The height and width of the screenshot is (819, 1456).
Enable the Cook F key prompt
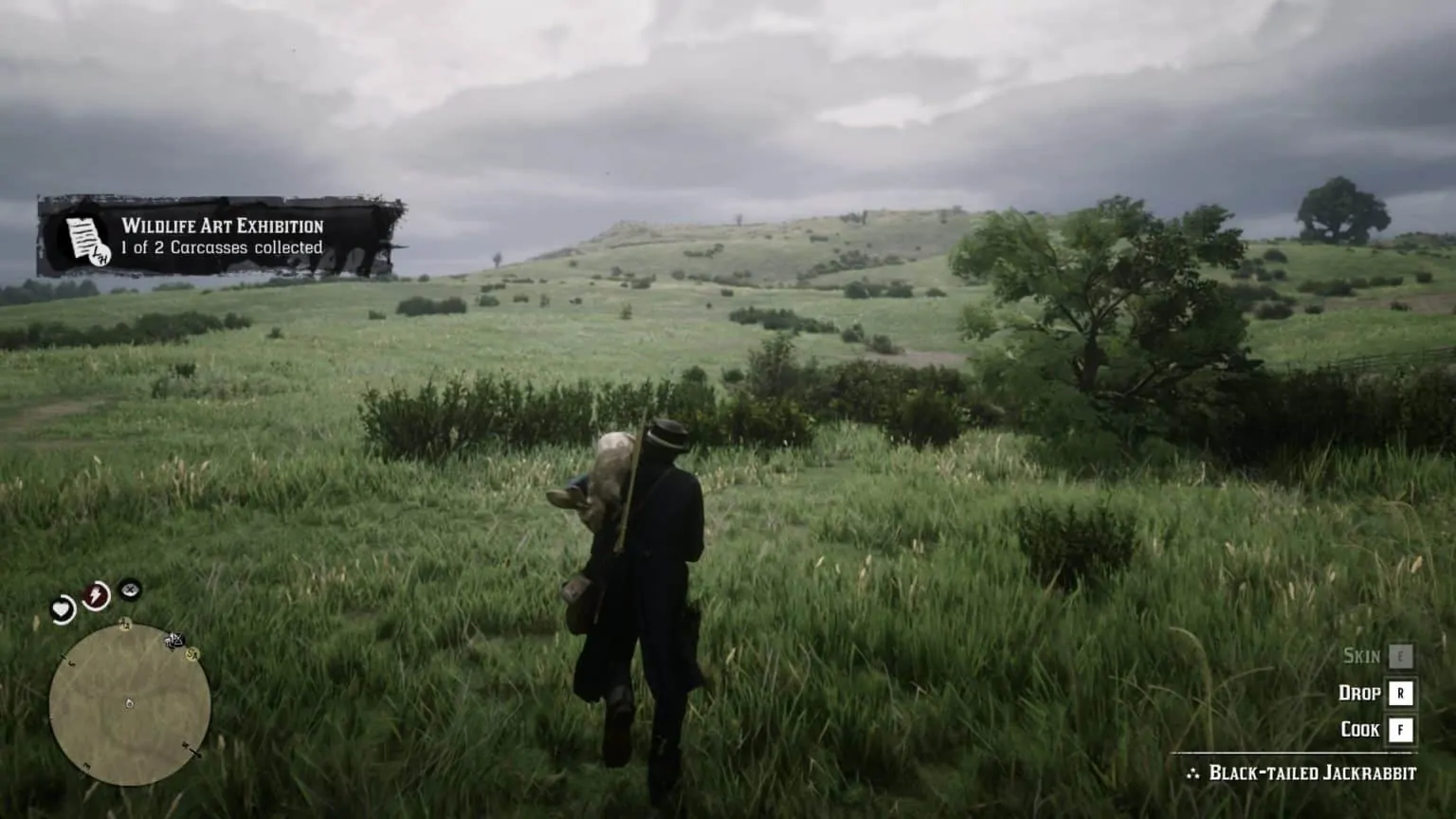pyautogui.click(x=1400, y=729)
